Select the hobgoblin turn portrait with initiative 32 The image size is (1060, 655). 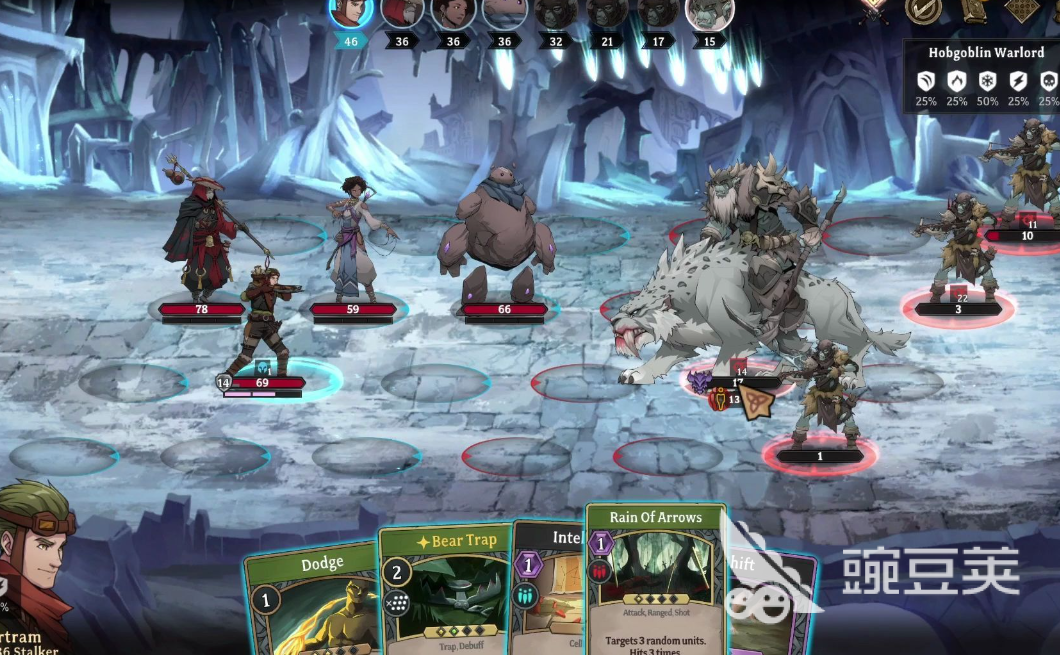click(556, 13)
